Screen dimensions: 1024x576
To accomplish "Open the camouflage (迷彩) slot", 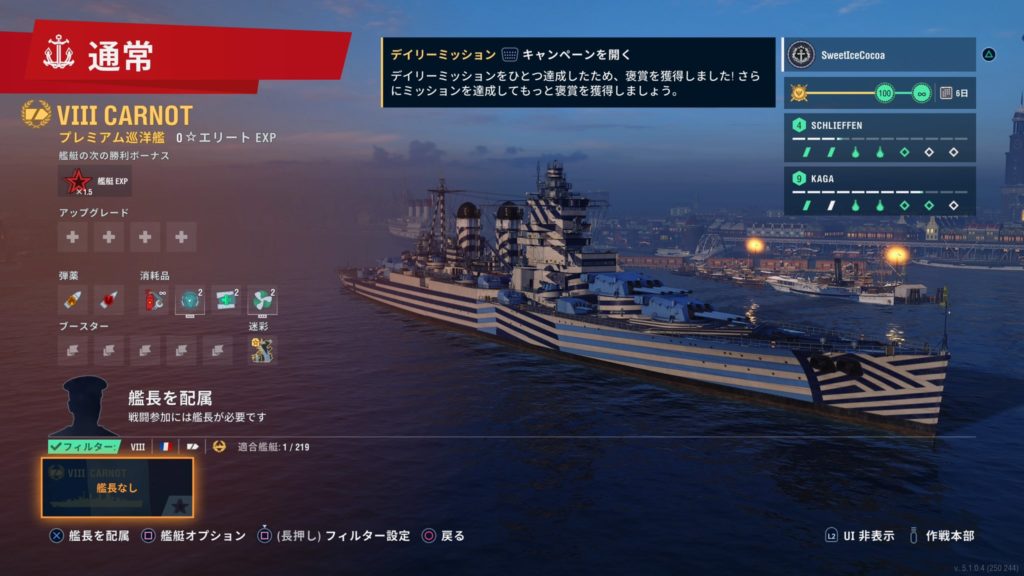I will pyautogui.click(x=262, y=350).
